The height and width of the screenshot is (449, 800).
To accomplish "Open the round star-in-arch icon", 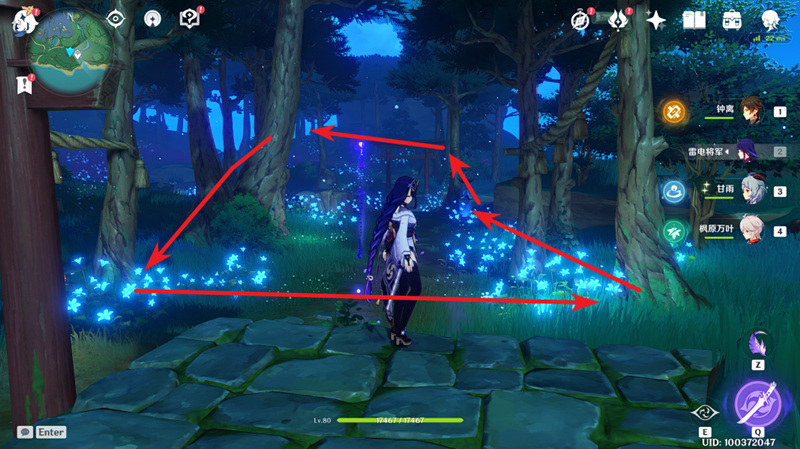I will 152,19.
